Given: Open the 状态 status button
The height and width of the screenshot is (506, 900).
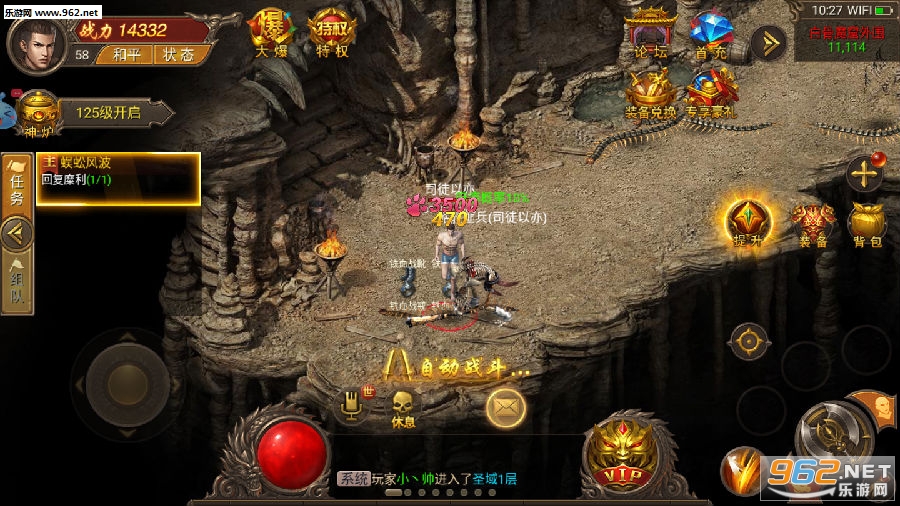Looking at the screenshot, I should (x=180, y=55).
